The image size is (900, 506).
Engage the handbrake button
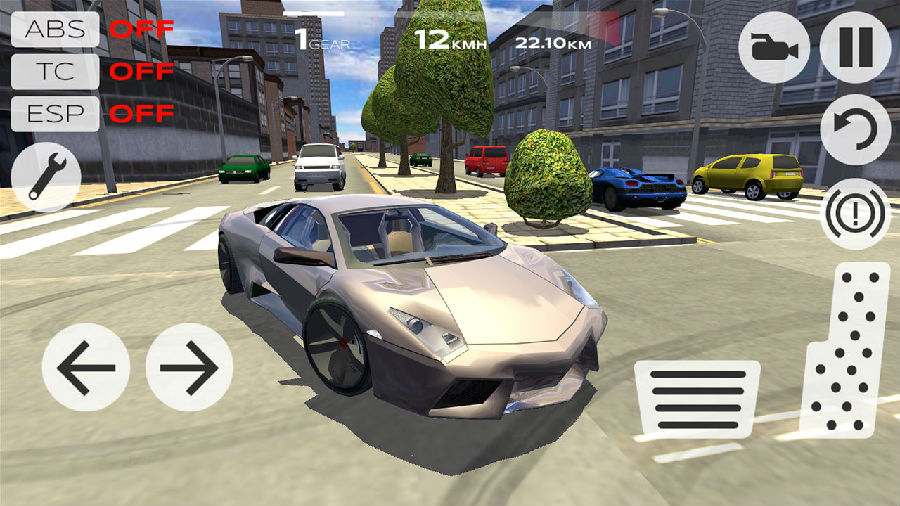855,213
